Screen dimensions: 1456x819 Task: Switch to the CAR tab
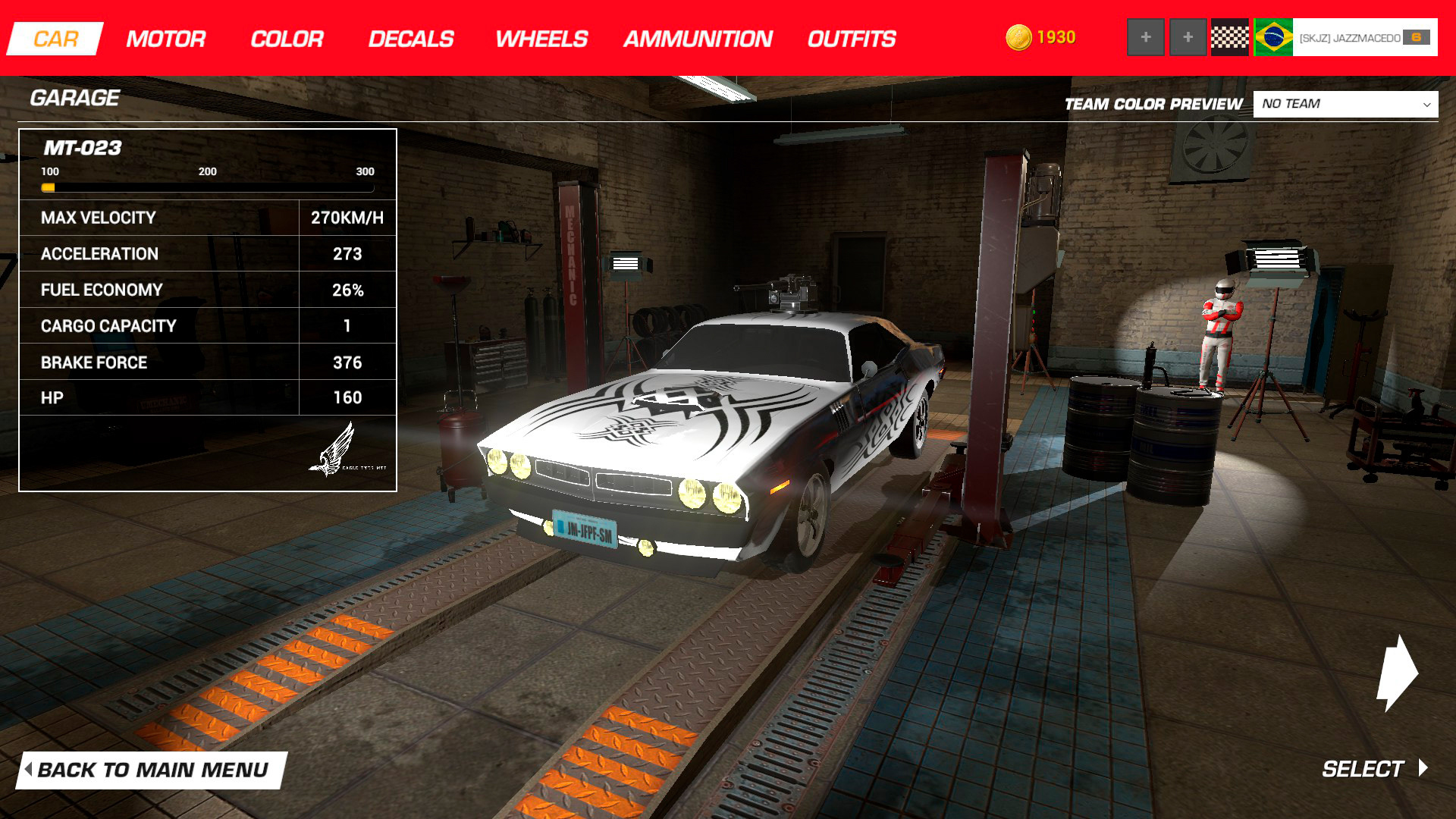55,39
